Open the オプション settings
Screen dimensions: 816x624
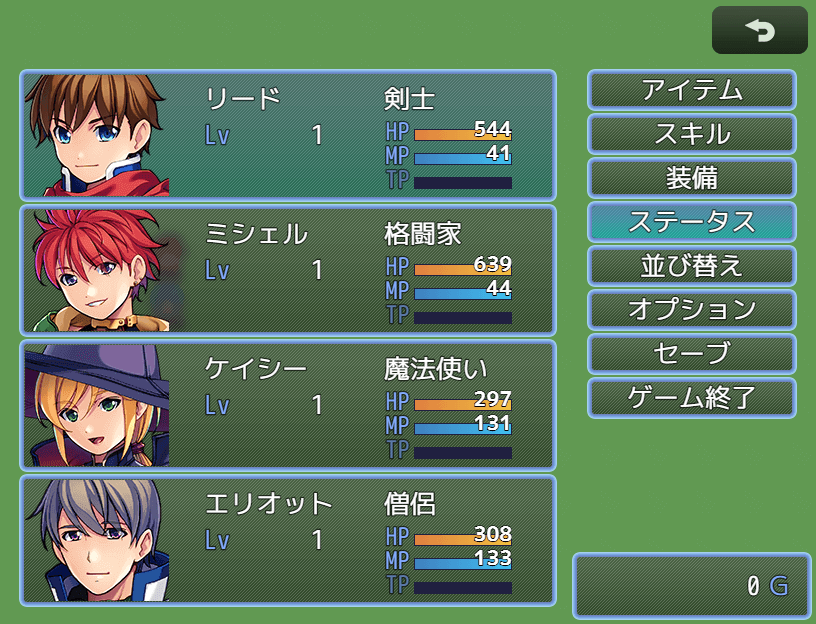point(691,310)
